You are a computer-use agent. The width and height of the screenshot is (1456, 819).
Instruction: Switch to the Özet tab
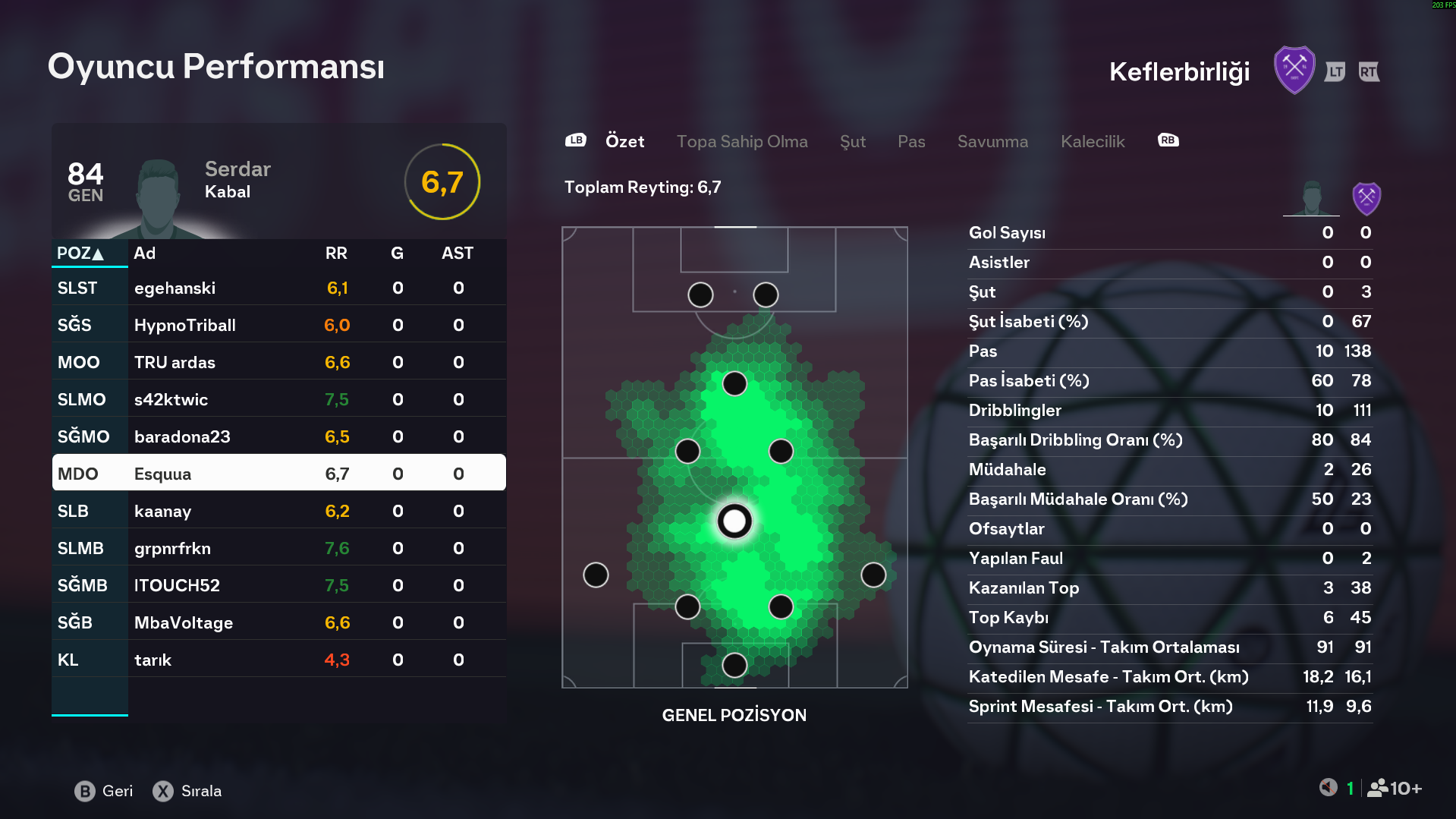click(x=624, y=141)
